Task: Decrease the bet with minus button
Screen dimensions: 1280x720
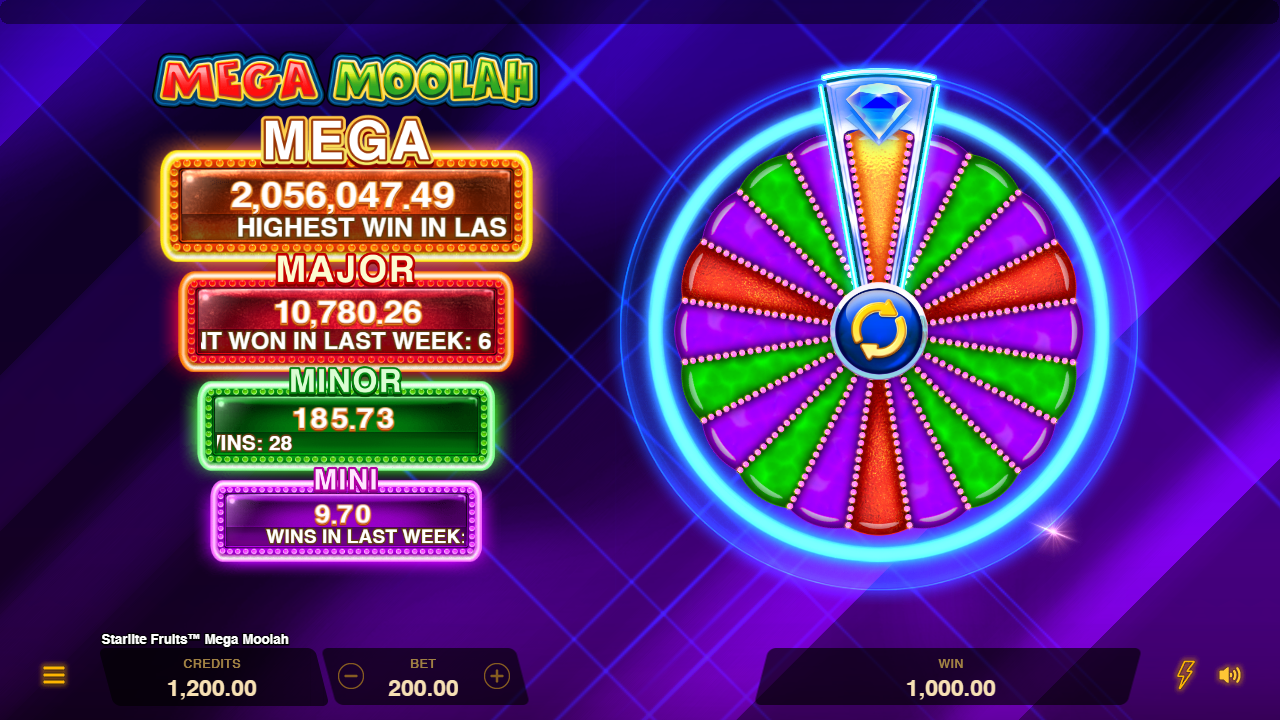Action: pos(351,676)
